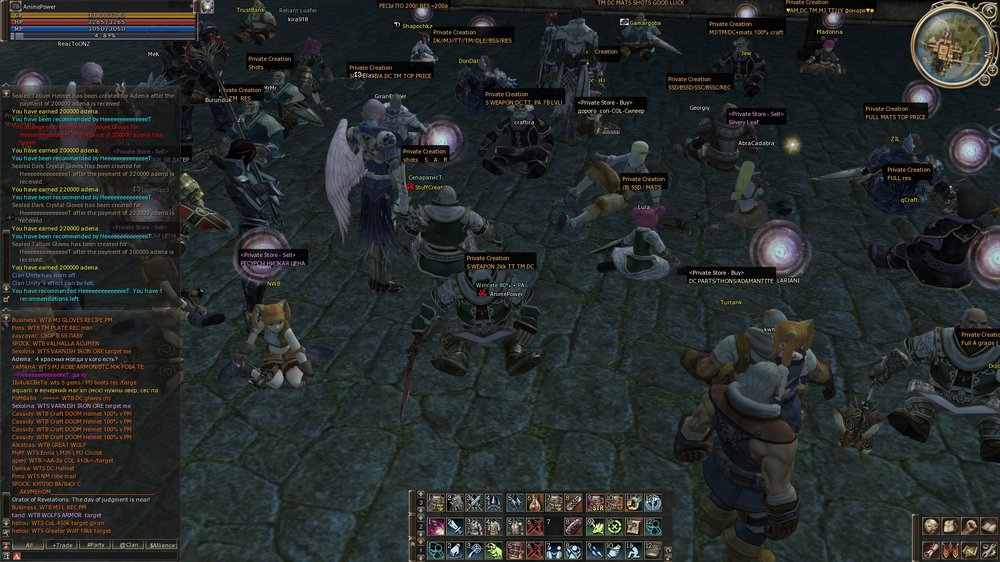Open the character status face icon
Image resolution: width=1000 pixels, height=562 pixels.
[x=931, y=526]
